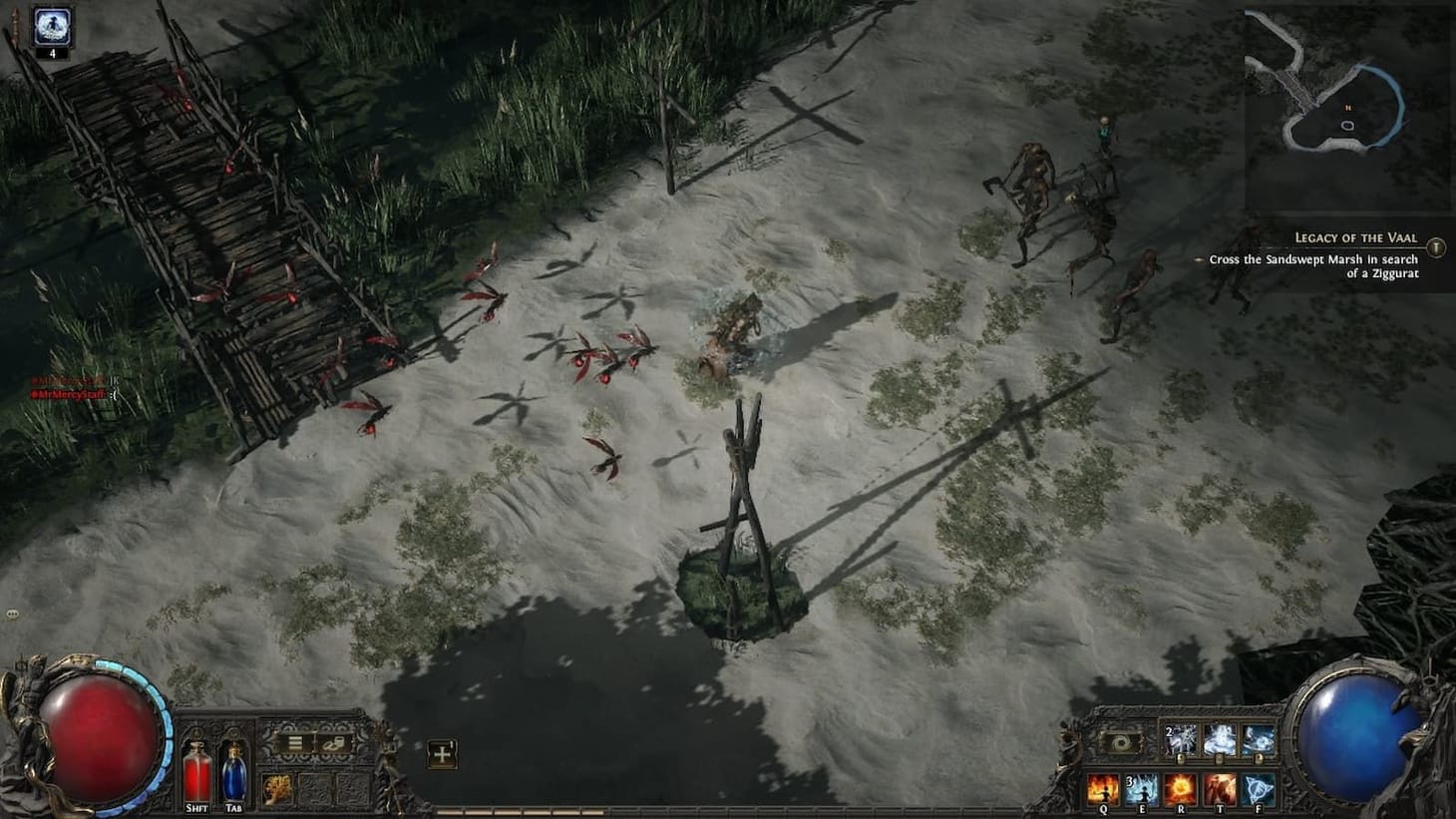Use the red melee skill icon bound to T
This screenshot has width=1456, height=819.
tap(1221, 789)
